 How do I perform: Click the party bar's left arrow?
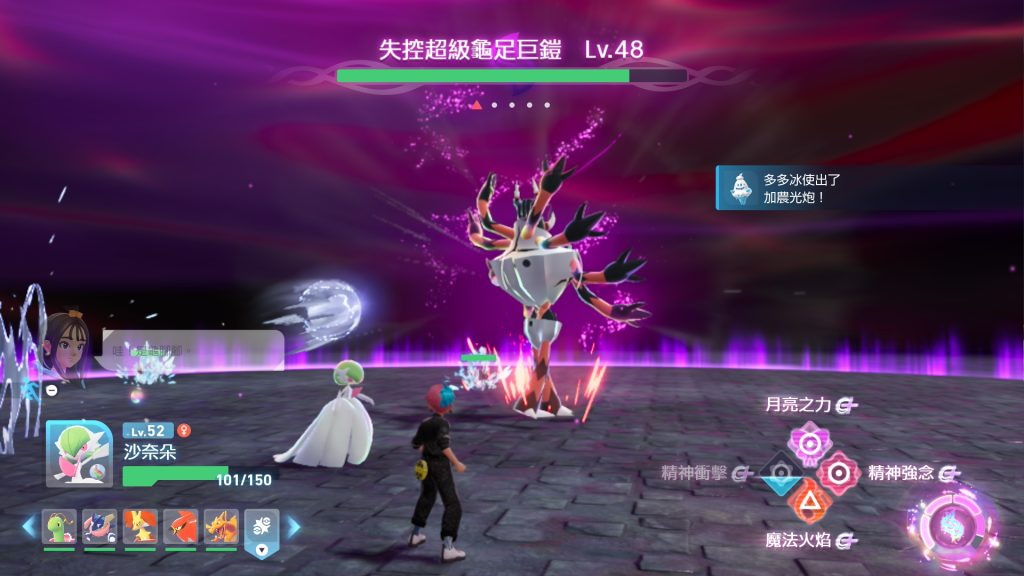[28, 527]
